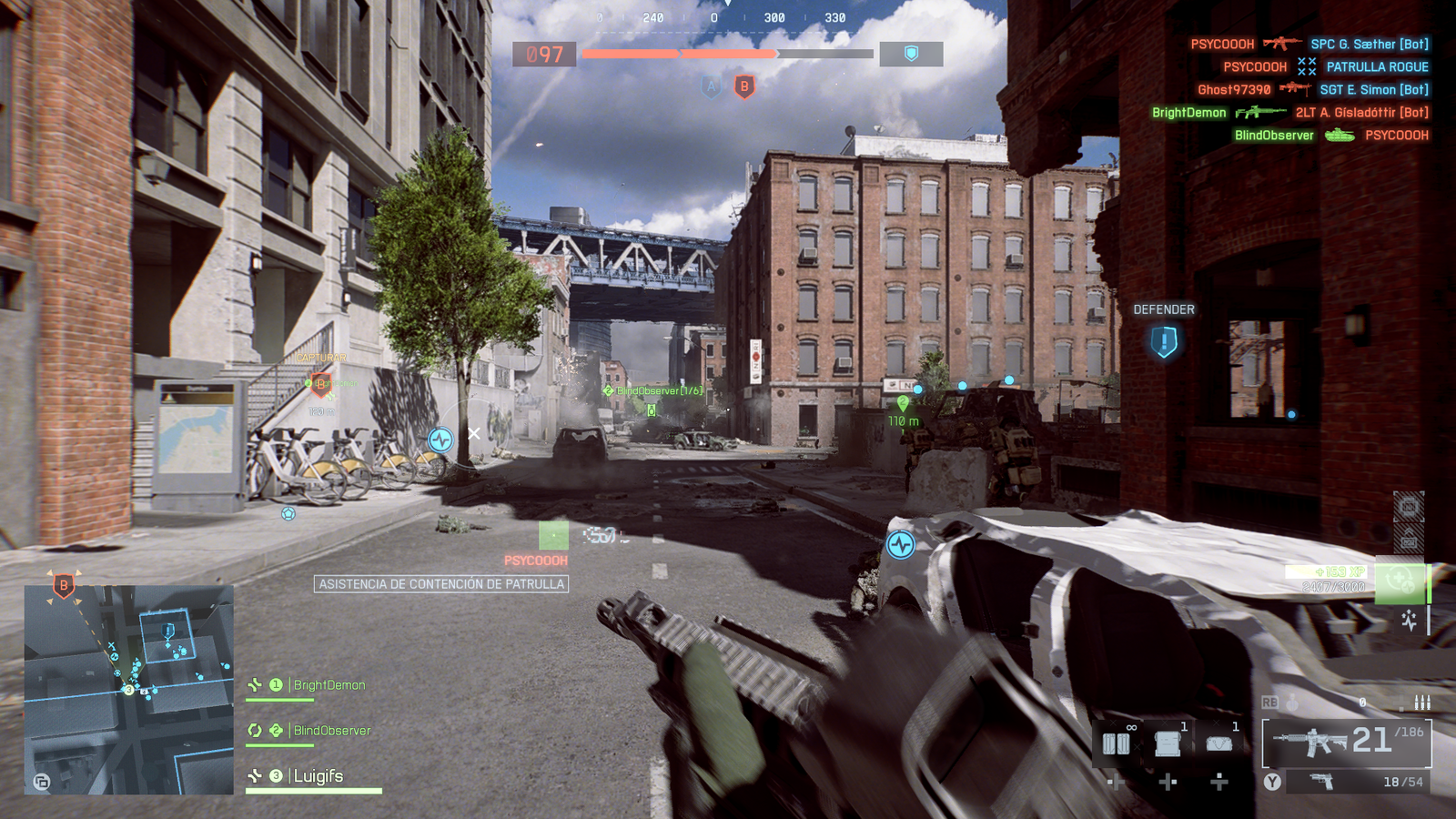
Task: Select squad member BlindObserver
Action: 331,731
